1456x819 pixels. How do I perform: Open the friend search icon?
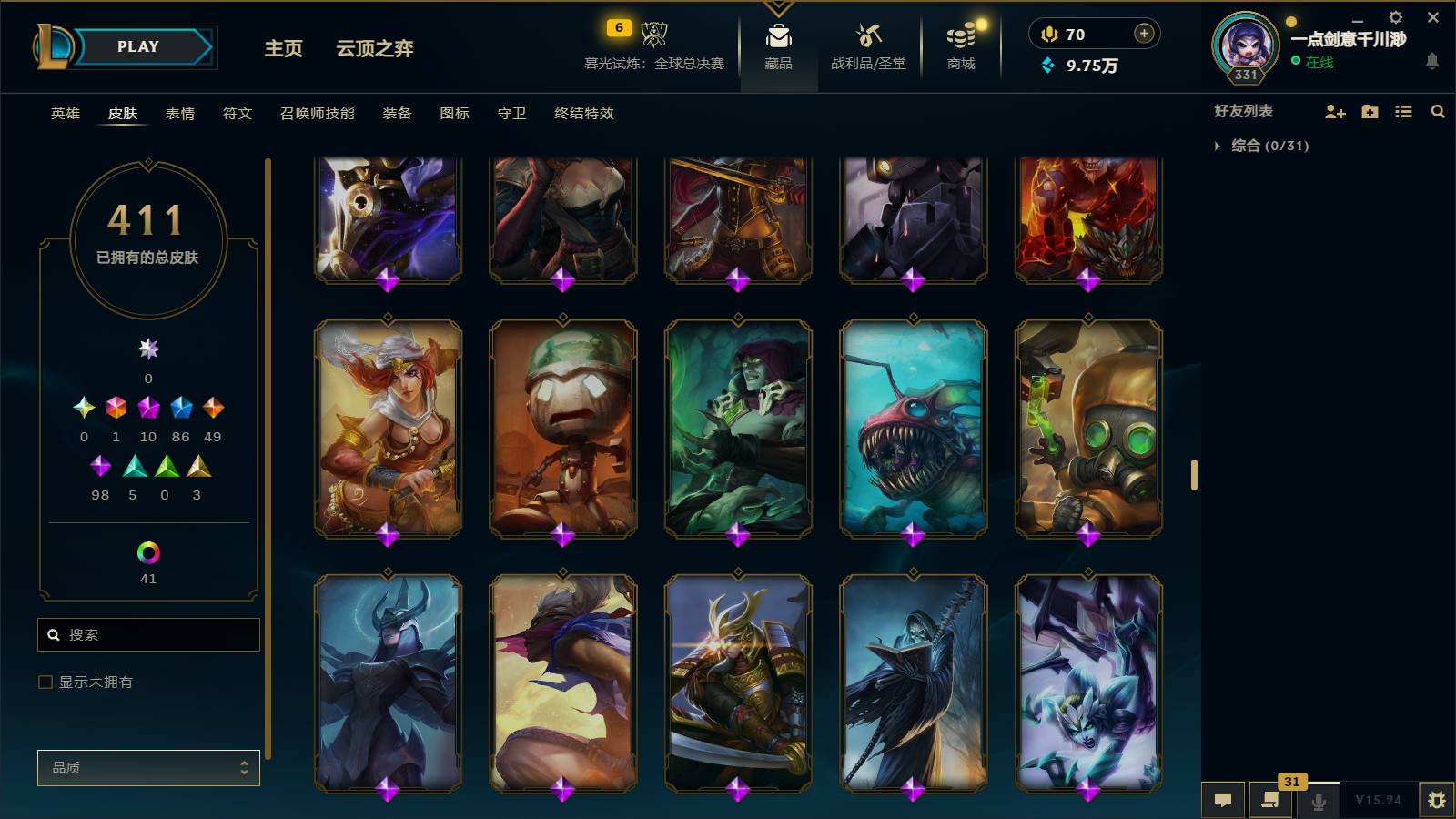point(1438,111)
